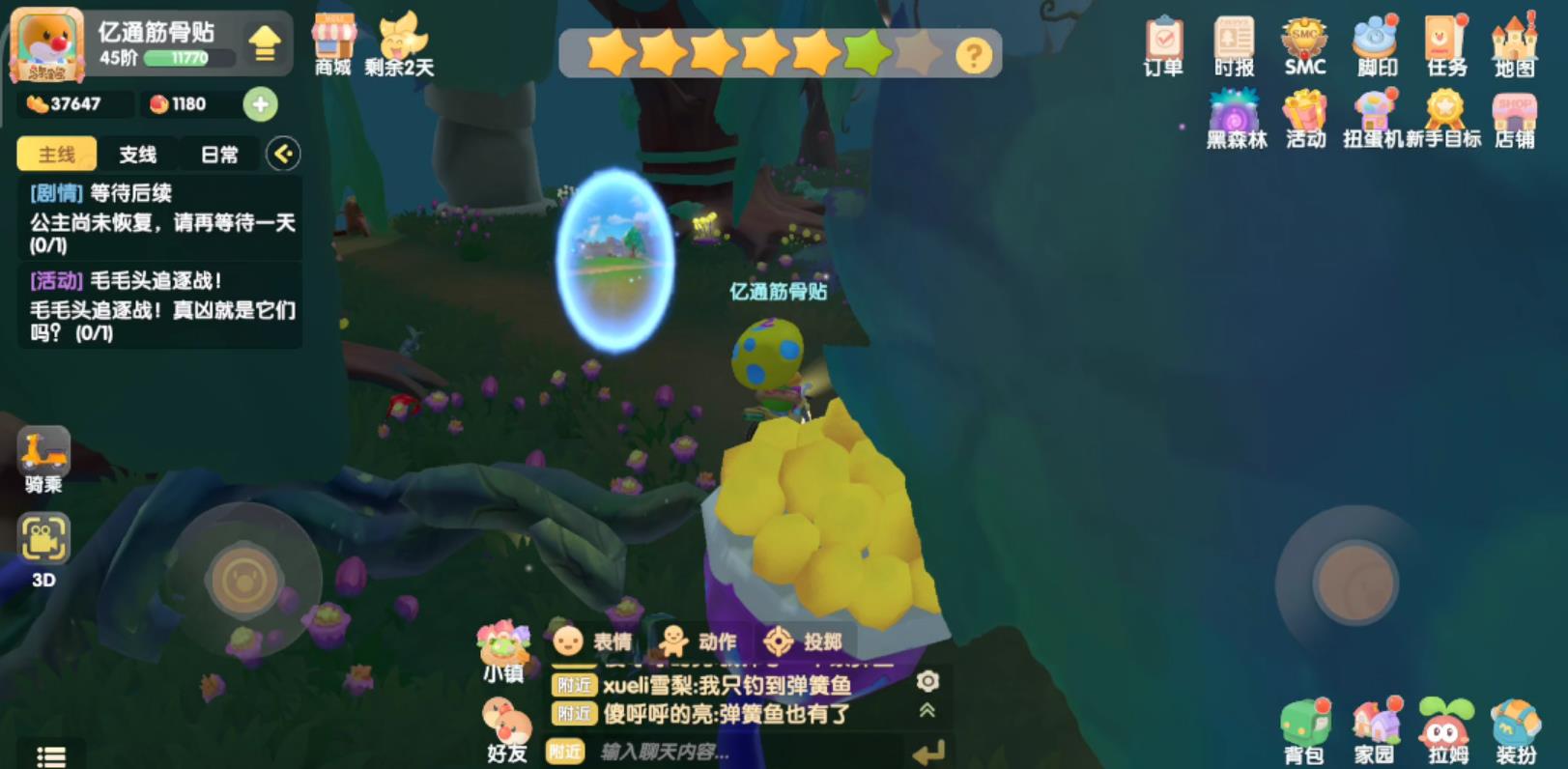The width and height of the screenshot is (1568, 769).
Task: Open the 装扮 dress-up icon
Action: [x=1516, y=720]
